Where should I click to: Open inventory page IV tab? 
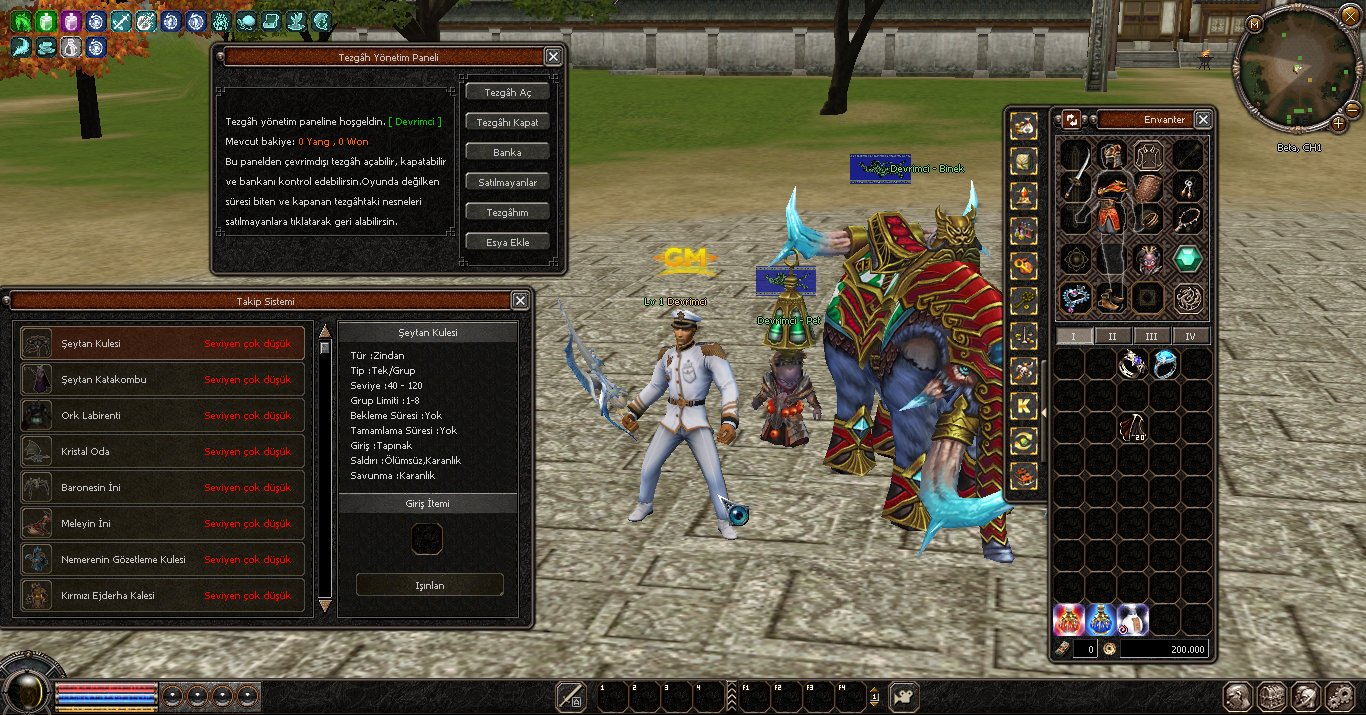[x=1190, y=336]
